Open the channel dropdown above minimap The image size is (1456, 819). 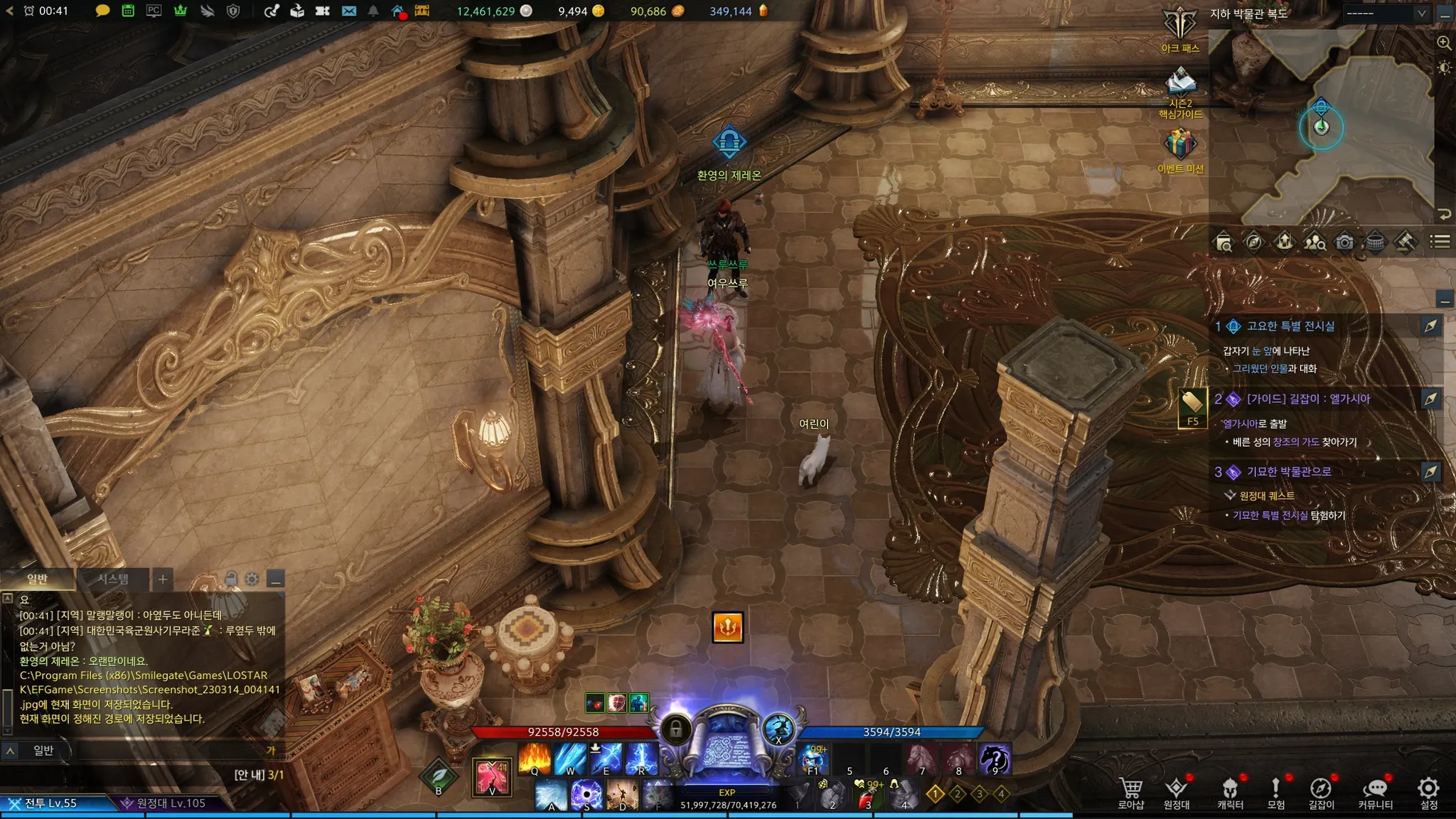click(x=1386, y=13)
